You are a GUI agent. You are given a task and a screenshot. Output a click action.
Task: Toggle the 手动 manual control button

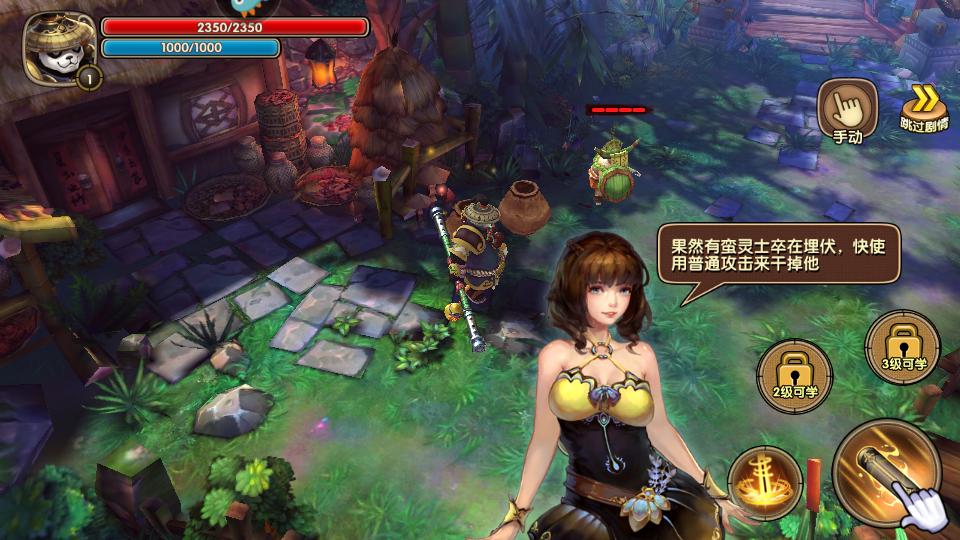[x=846, y=111]
